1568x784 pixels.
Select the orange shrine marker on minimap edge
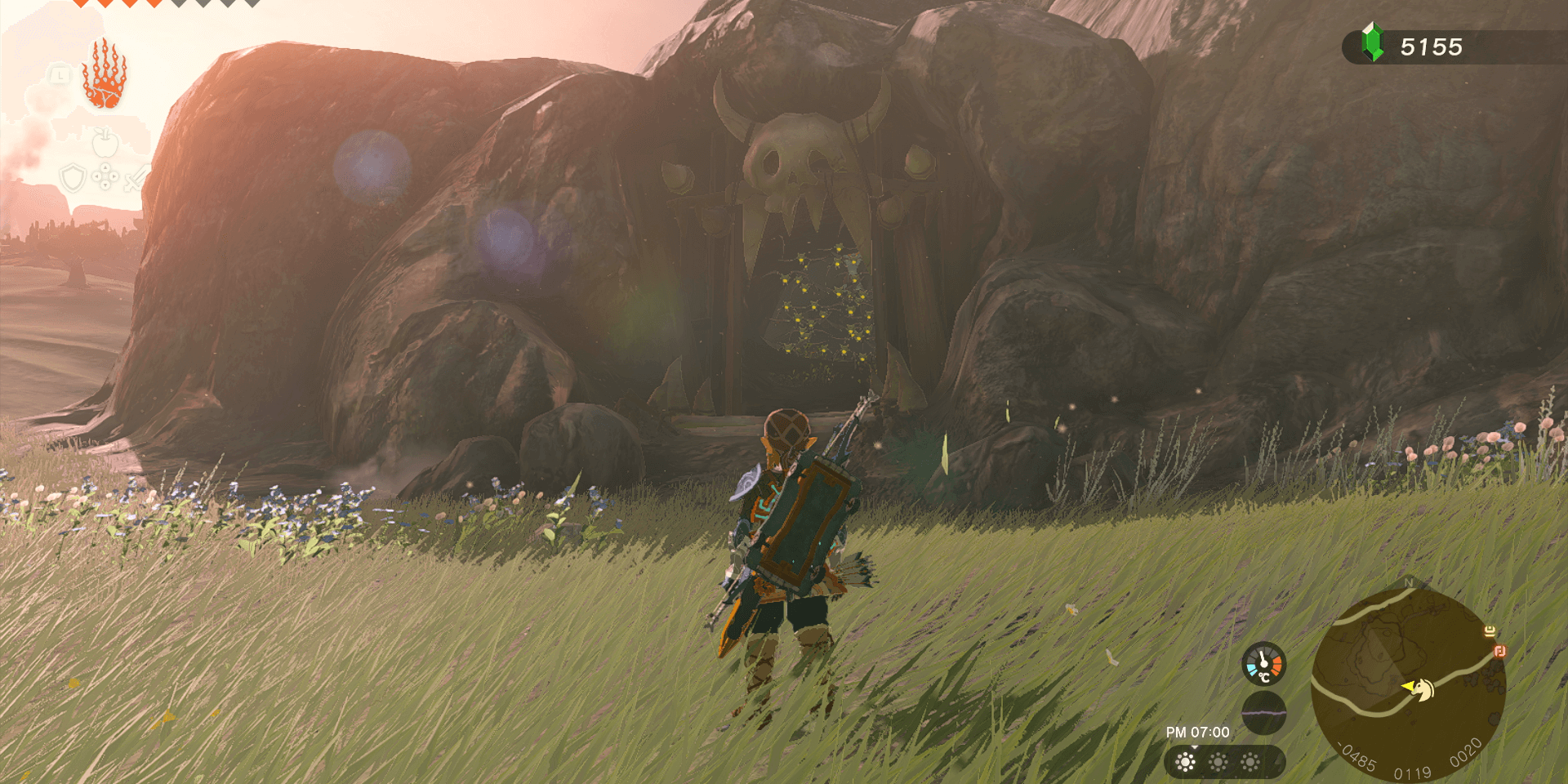(x=1499, y=651)
